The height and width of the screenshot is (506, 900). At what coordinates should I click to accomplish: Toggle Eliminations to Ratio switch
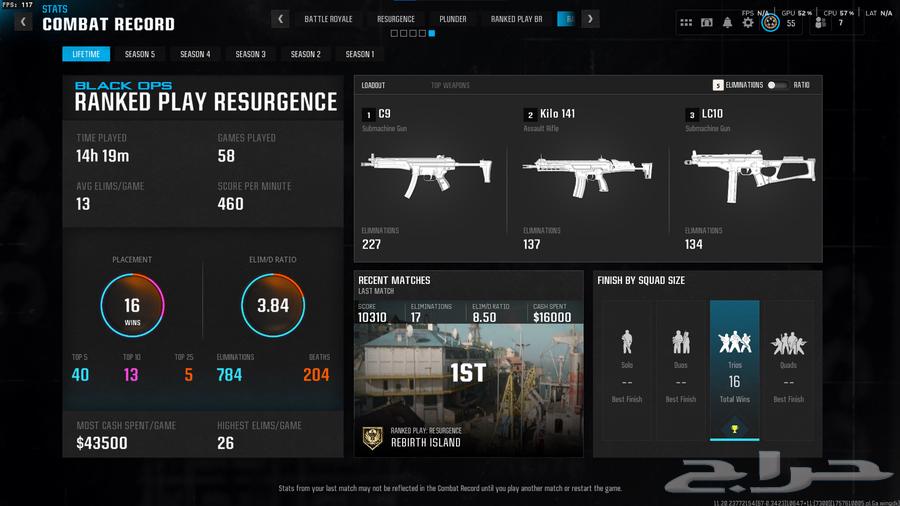pos(777,86)
